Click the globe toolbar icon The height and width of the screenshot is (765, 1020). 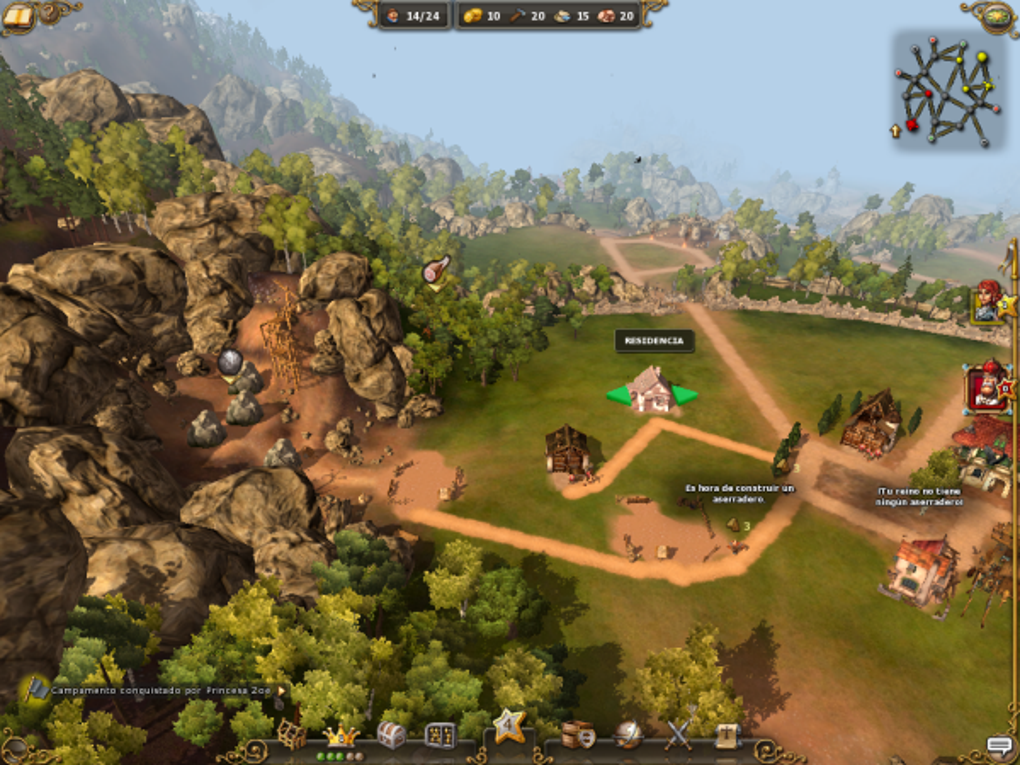628,735
